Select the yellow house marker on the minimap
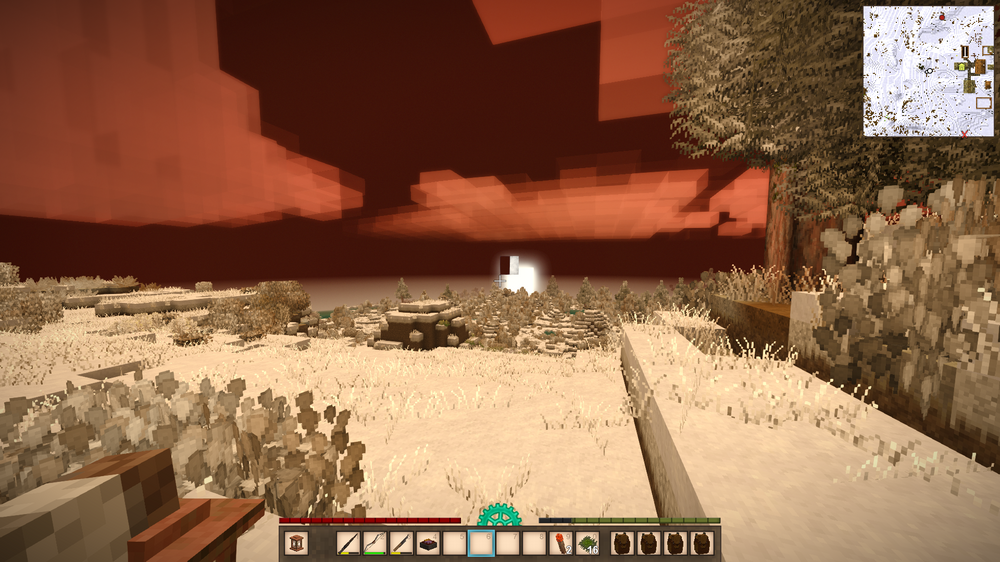Viewport: 1000px width, 562px height. [x=961, y=66]
